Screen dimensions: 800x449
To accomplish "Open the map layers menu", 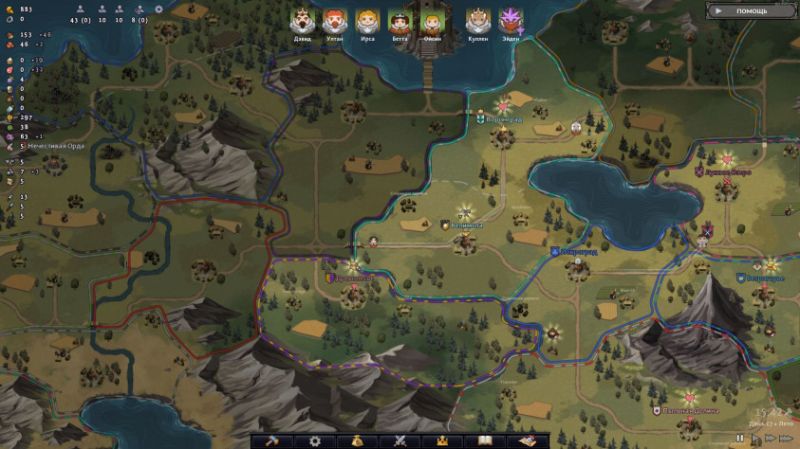I will [527, 440].
